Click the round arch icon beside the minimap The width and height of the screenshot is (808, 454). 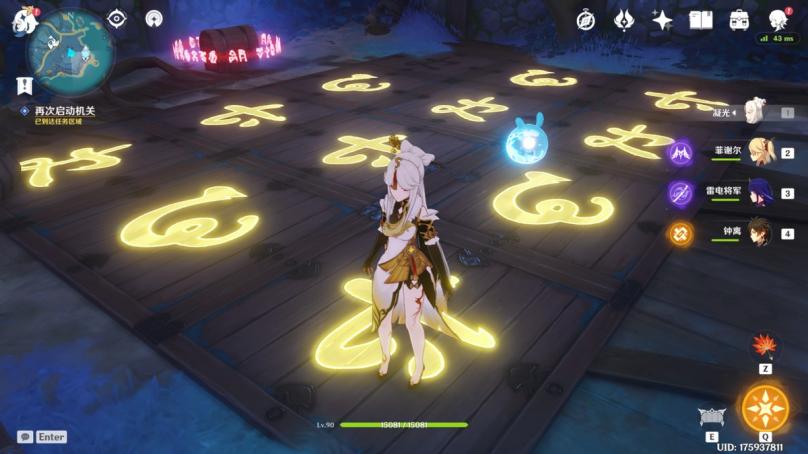pyautogui.click(x=153, y=19)
